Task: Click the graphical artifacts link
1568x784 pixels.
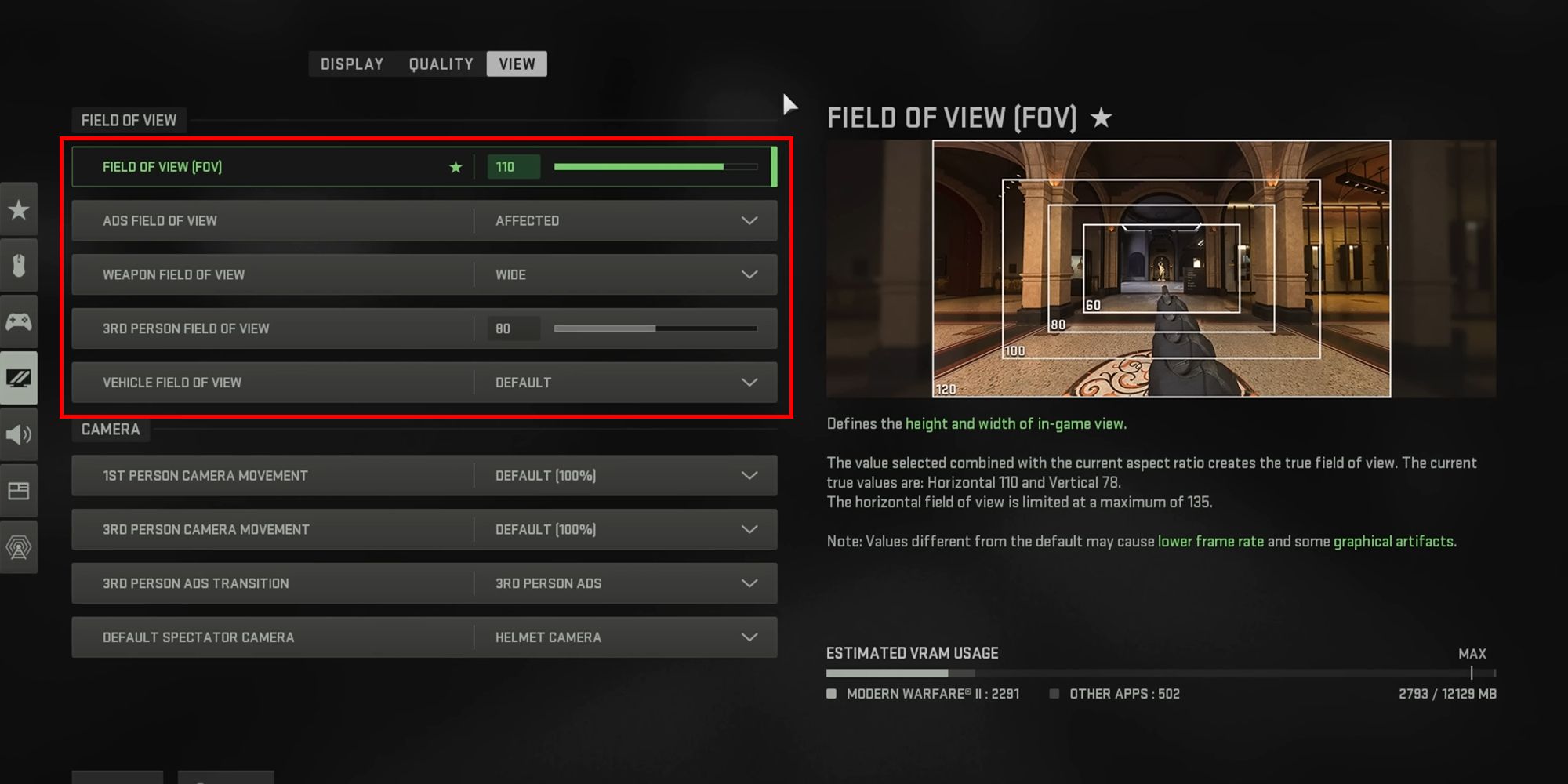Action: (x=1396, y=541)
